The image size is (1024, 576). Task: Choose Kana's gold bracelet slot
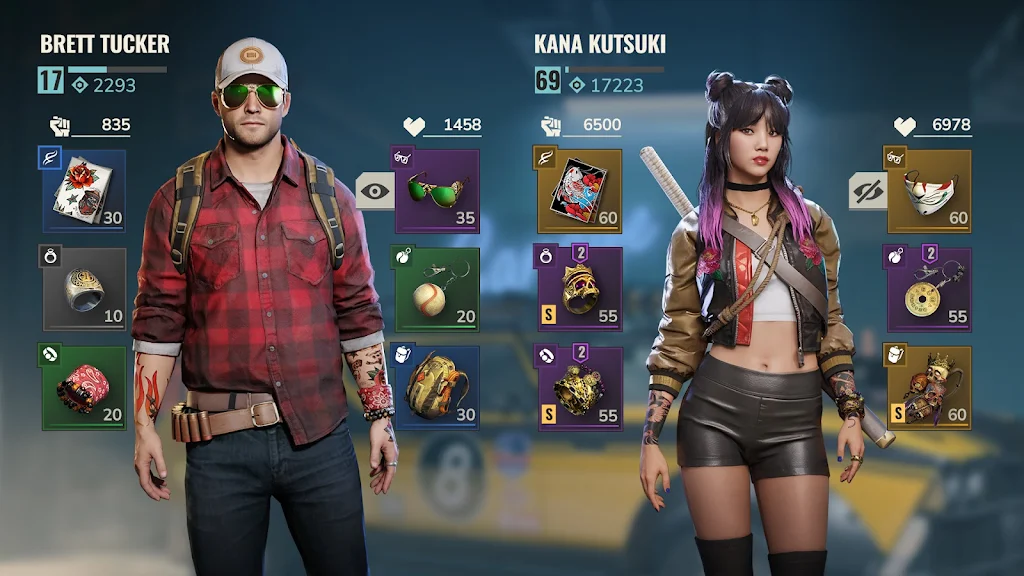tap(580, 388)
